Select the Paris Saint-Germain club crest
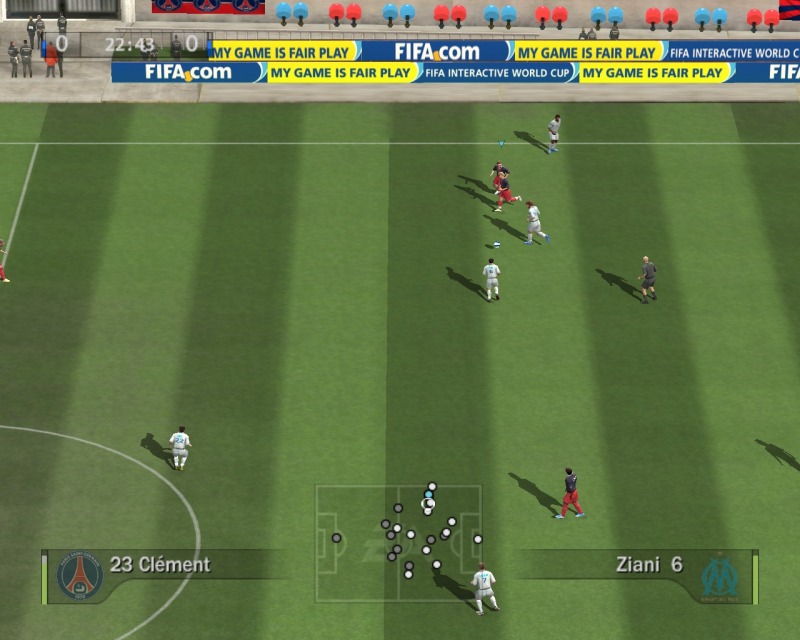The height and width of the screenshot is (640, 800). pos(80,576)
